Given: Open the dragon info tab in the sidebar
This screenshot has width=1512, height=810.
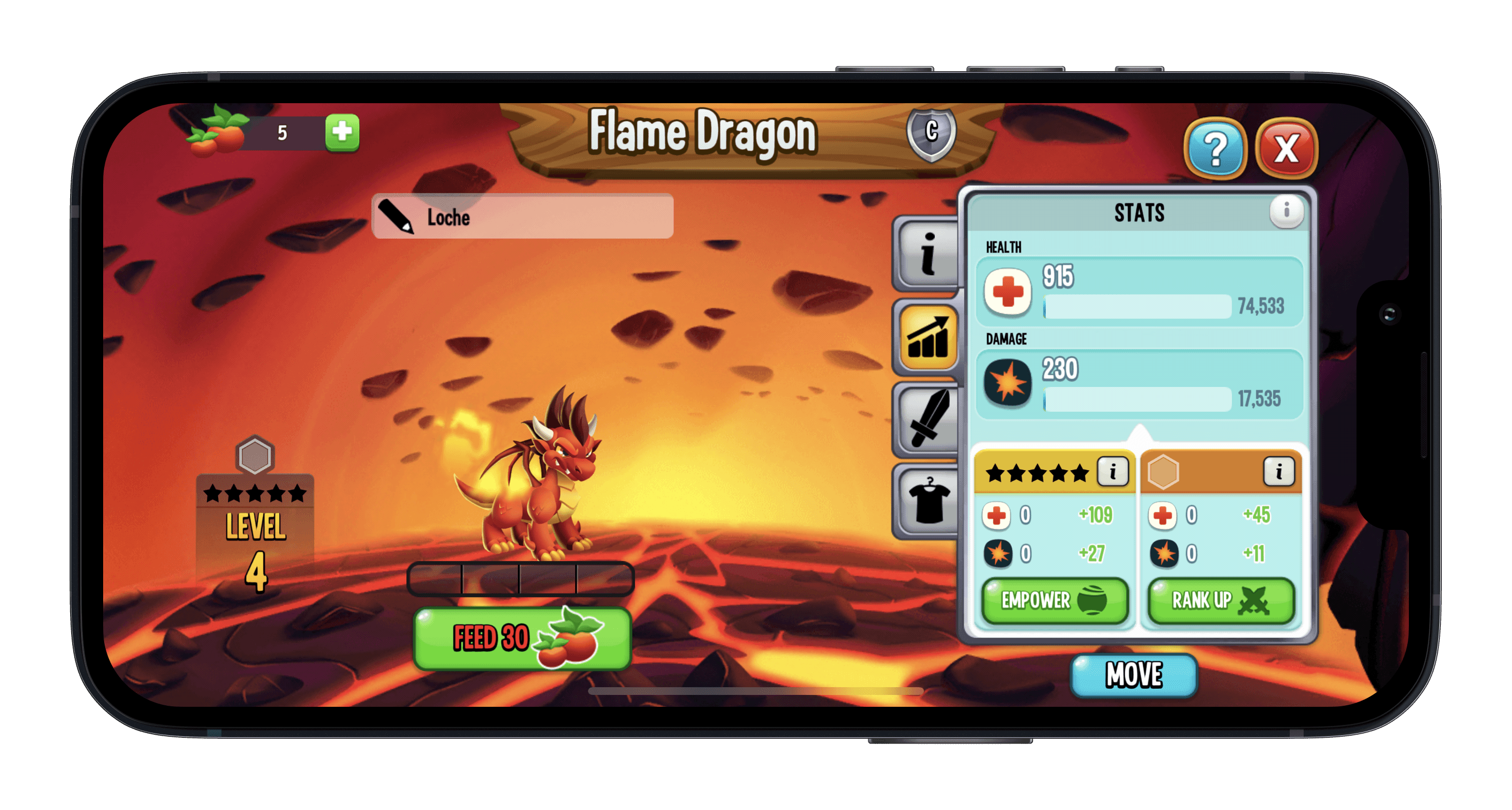Looking at the screenshot, I should pos(928,255).
